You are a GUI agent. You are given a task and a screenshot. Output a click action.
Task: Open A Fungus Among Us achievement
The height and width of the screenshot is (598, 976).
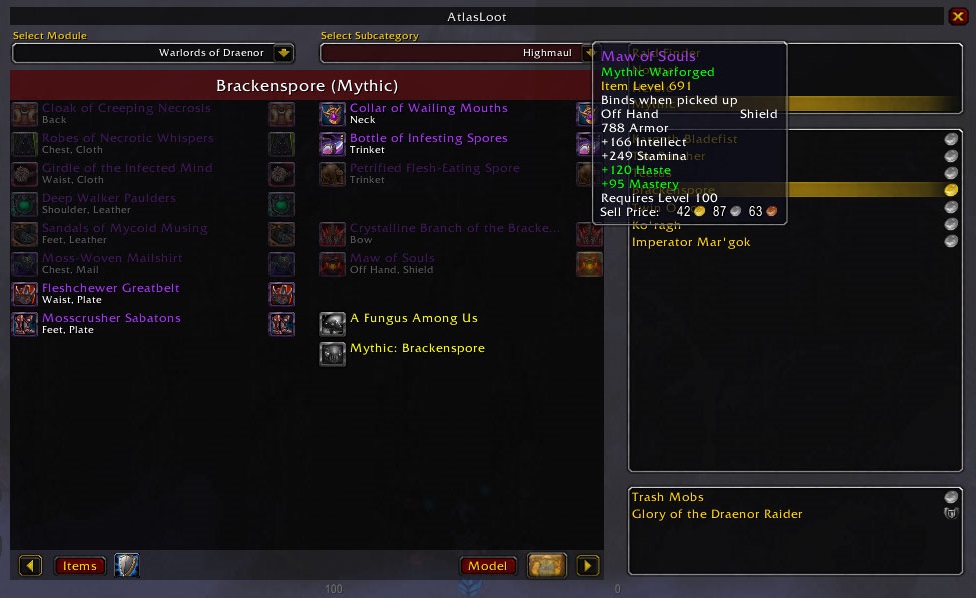[413, 319]
